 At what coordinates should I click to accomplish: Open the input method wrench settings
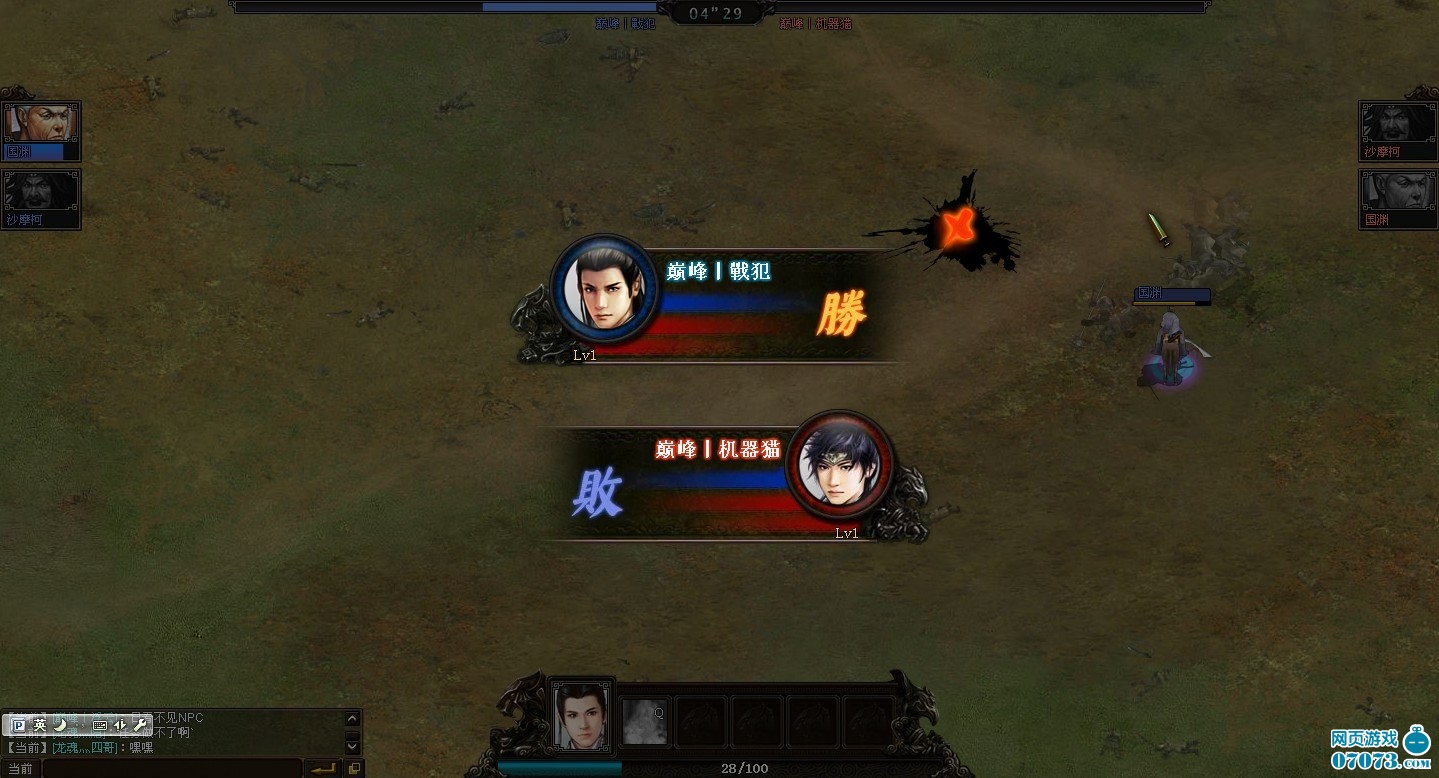coord(140,725)
